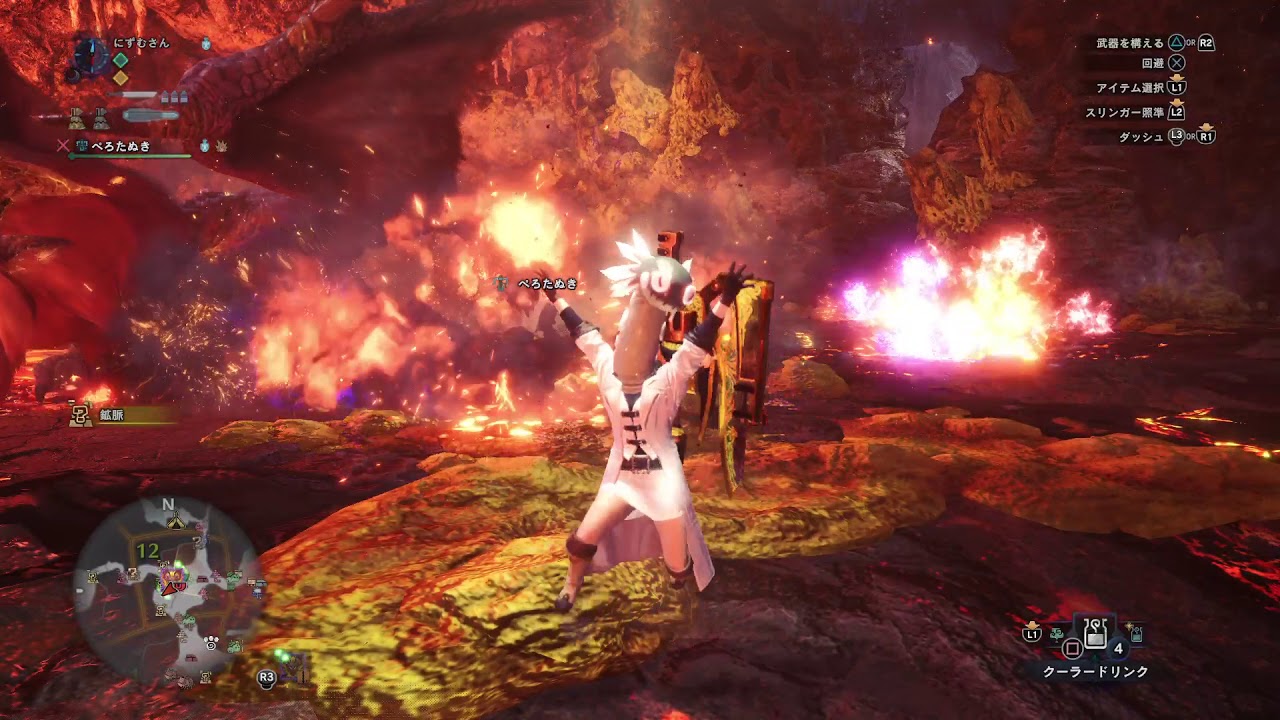The width and height of the screenshot is (1280, 720).
Task: Click the blue drink icon right of the item bar
Action: [x=1135, y=634]
